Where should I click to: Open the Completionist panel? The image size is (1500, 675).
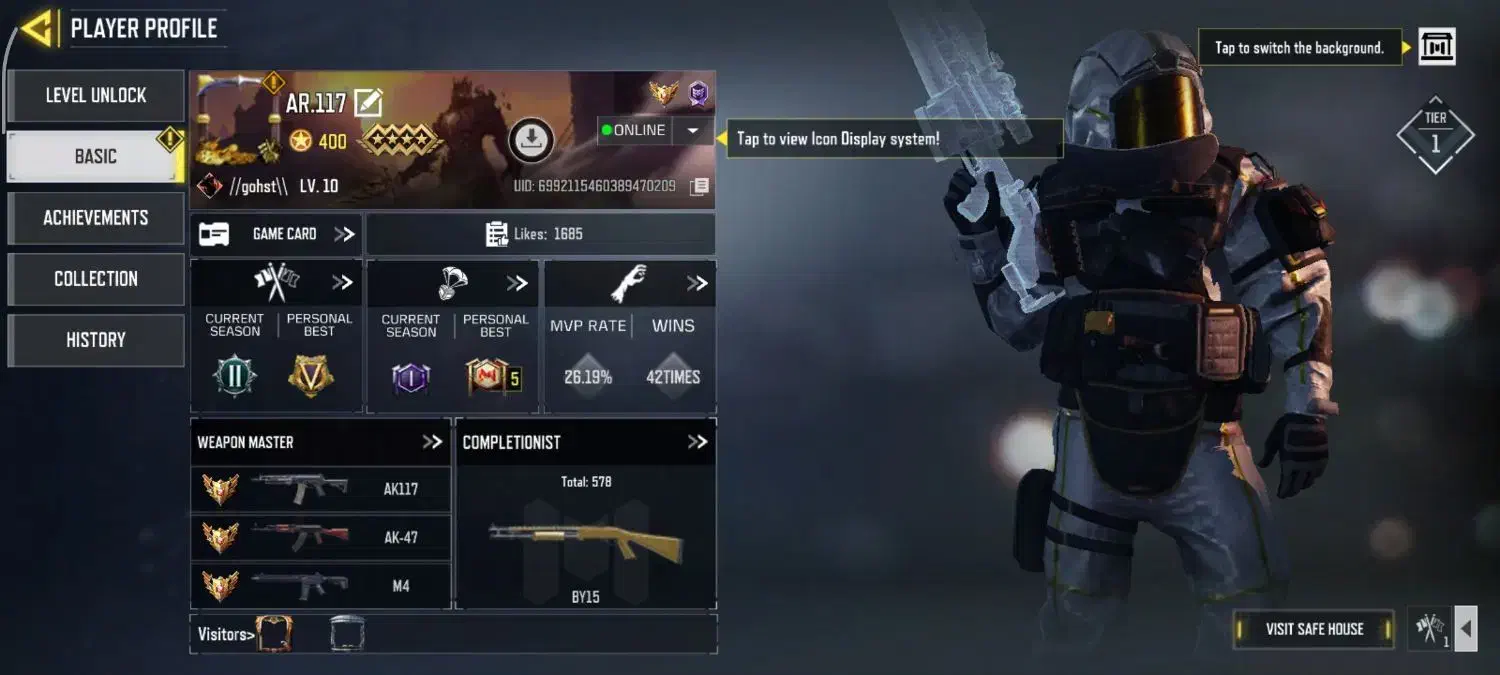pyautogui.click(x=697, y=442)
